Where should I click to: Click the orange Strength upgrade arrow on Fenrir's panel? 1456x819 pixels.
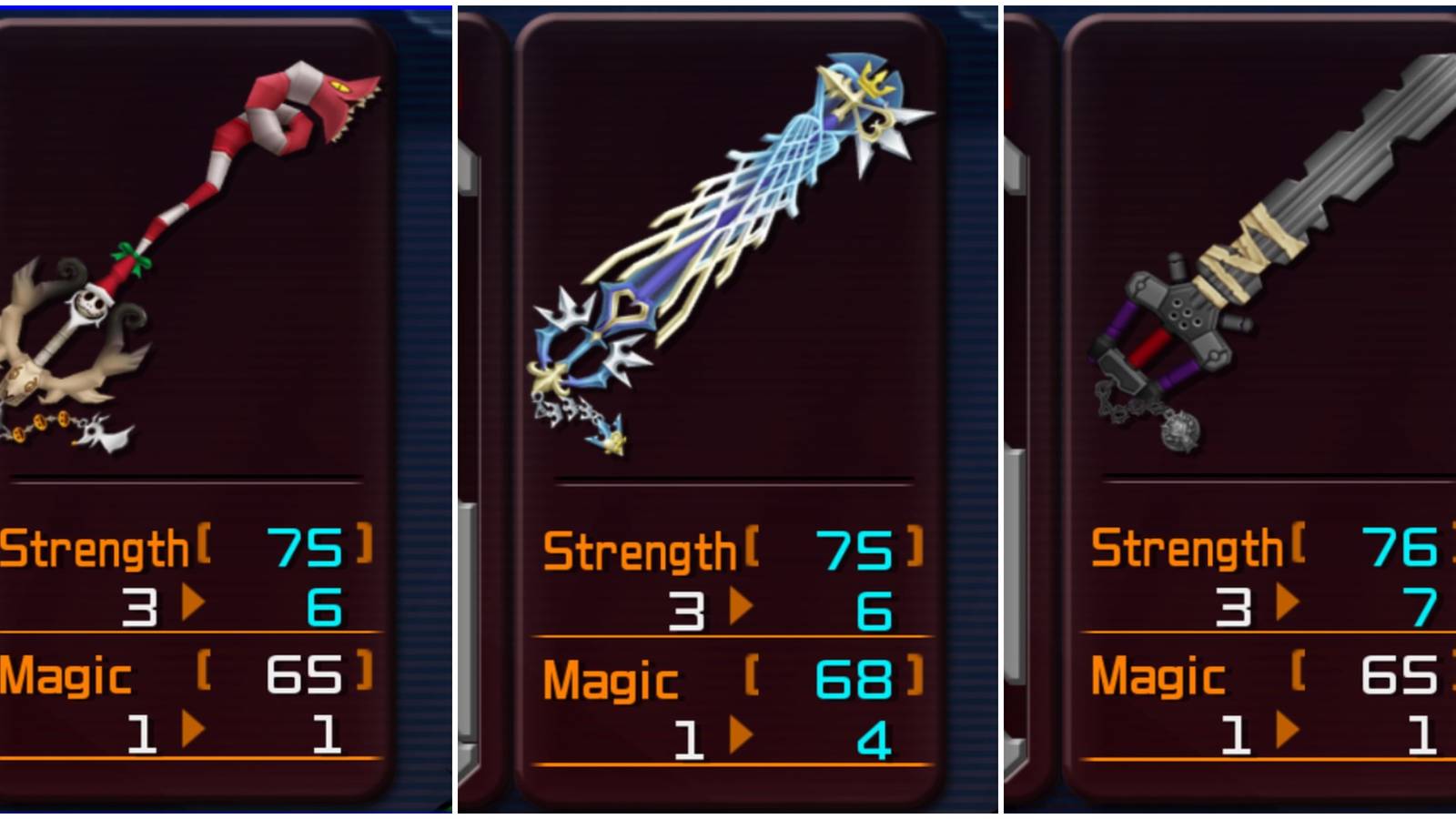(1287, 602)
